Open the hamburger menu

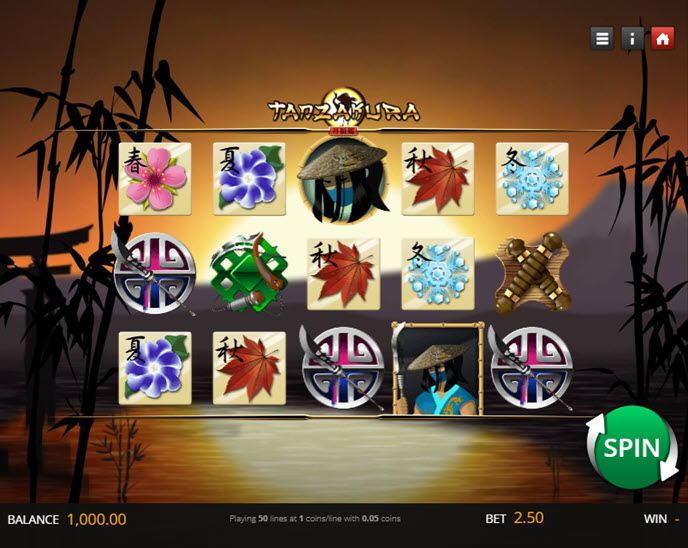point(602,39)
